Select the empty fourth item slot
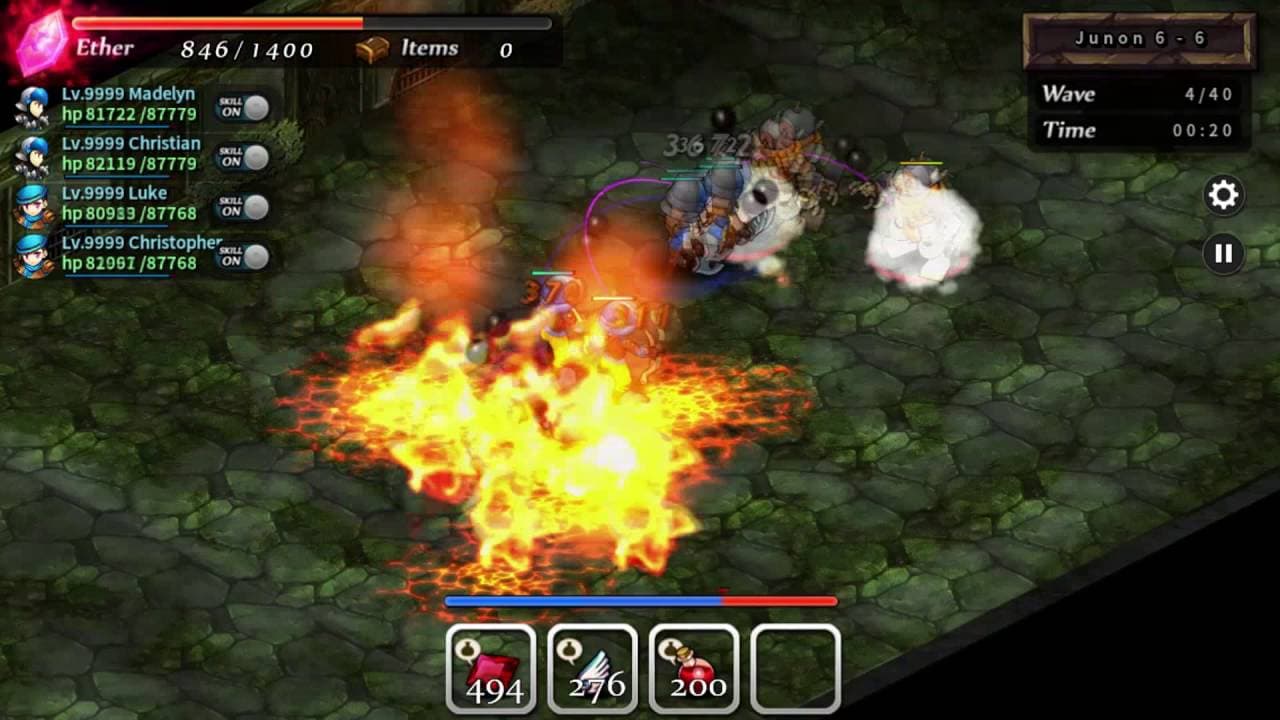The width and height of the screenshot is (1280, 720). tap(795, 665)
